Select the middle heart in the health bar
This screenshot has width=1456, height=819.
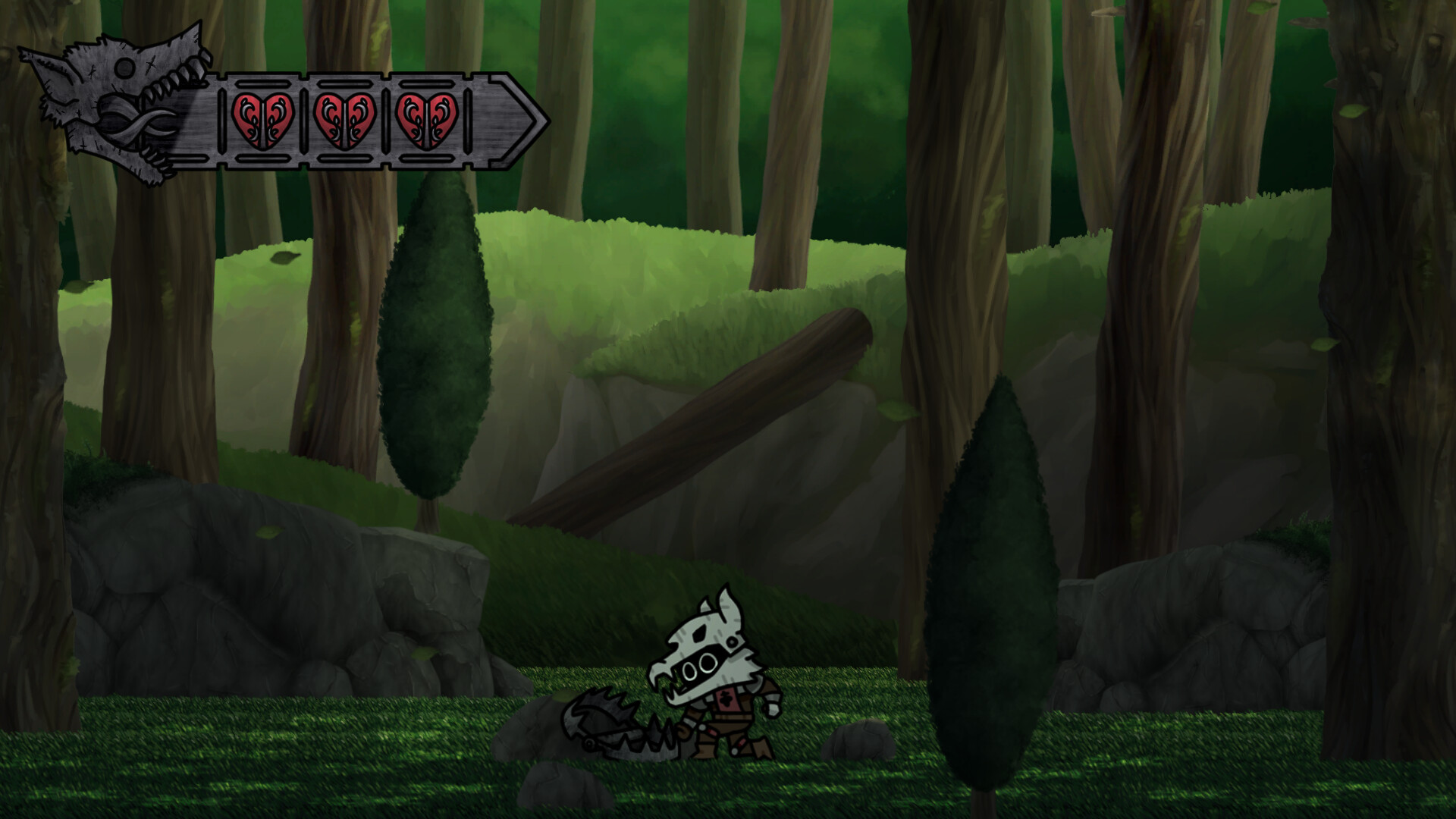(345, 120)
